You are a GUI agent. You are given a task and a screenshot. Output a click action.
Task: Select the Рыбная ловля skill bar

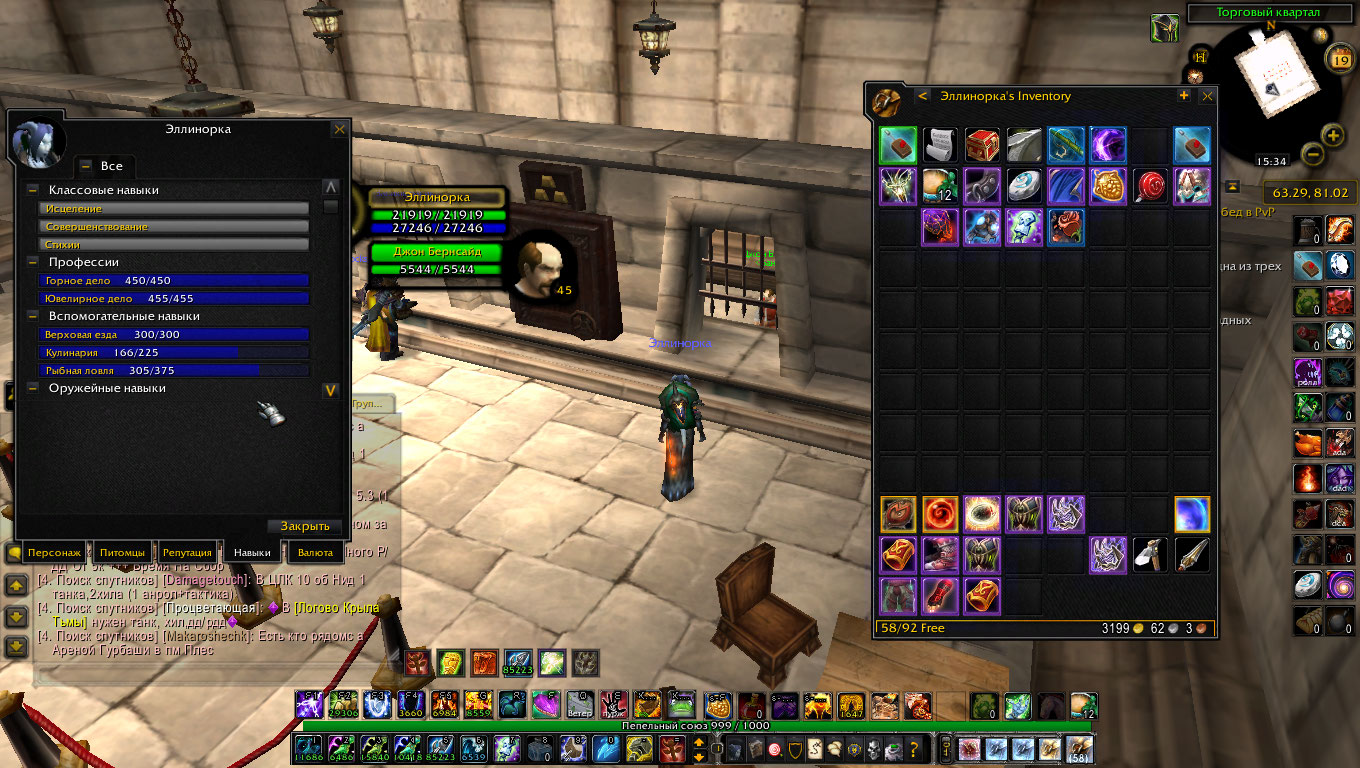tap(175, 371)
